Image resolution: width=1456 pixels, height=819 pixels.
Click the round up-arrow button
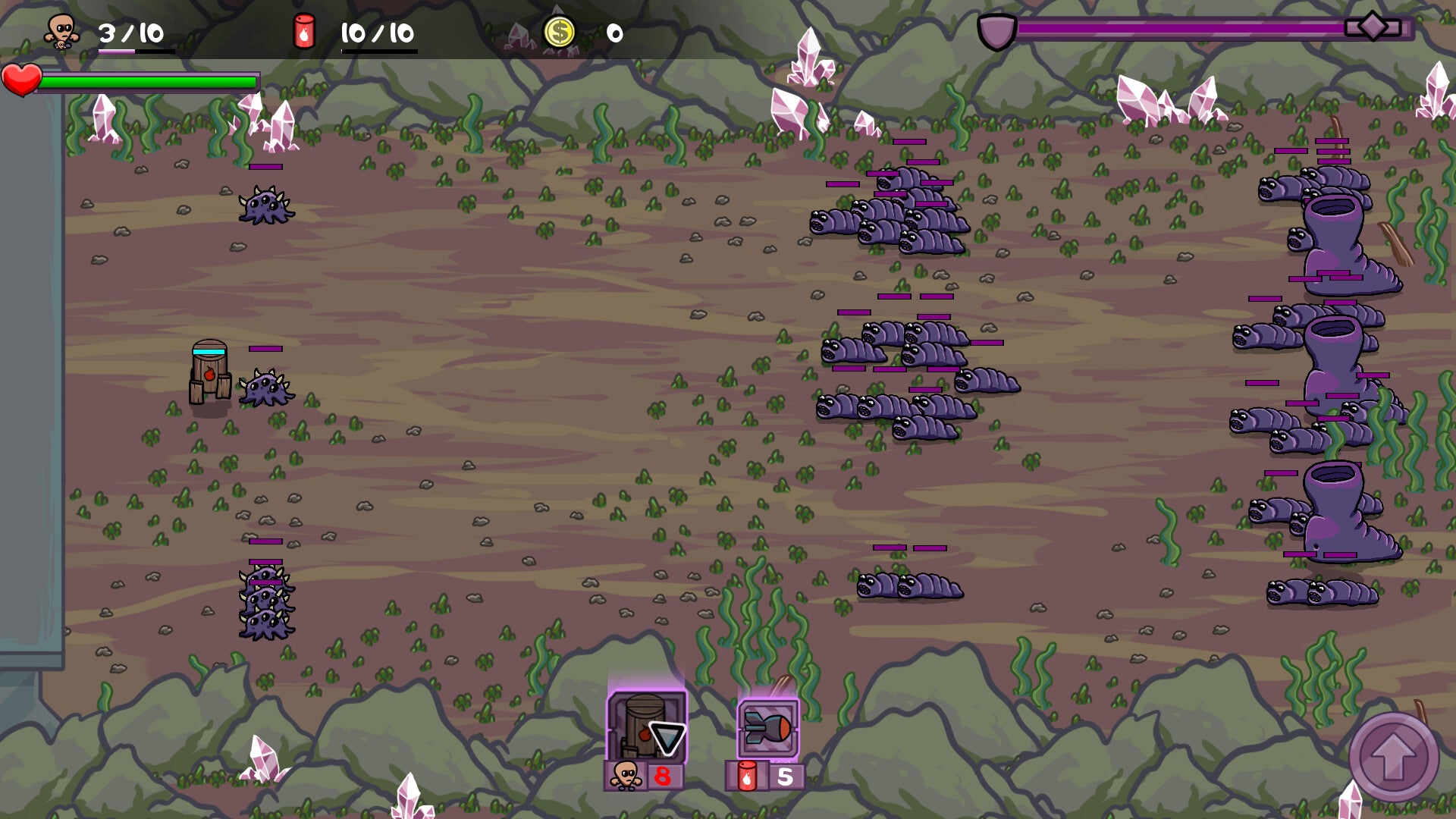coord(1393,756)
